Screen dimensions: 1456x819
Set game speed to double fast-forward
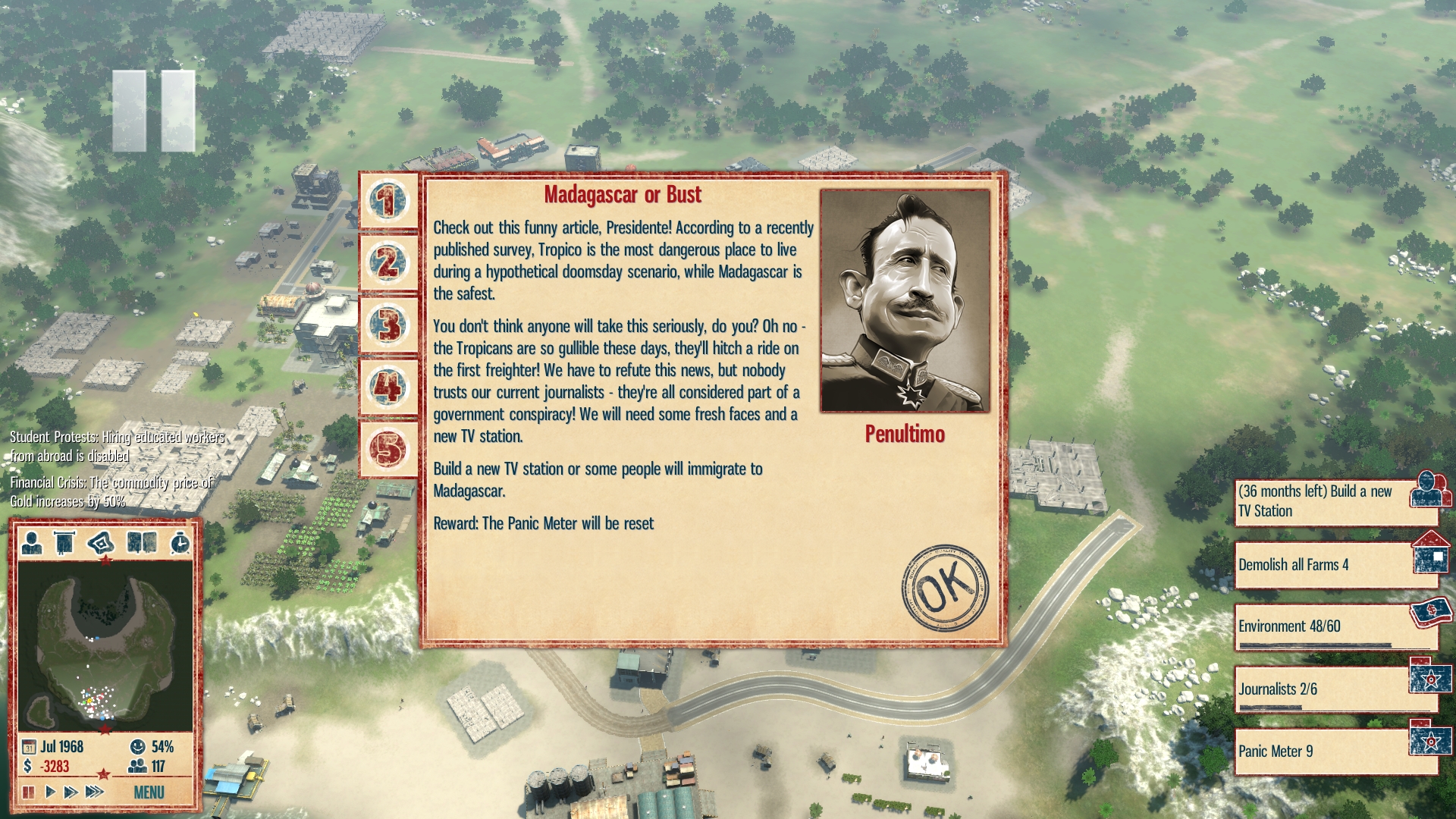(71, 792)
